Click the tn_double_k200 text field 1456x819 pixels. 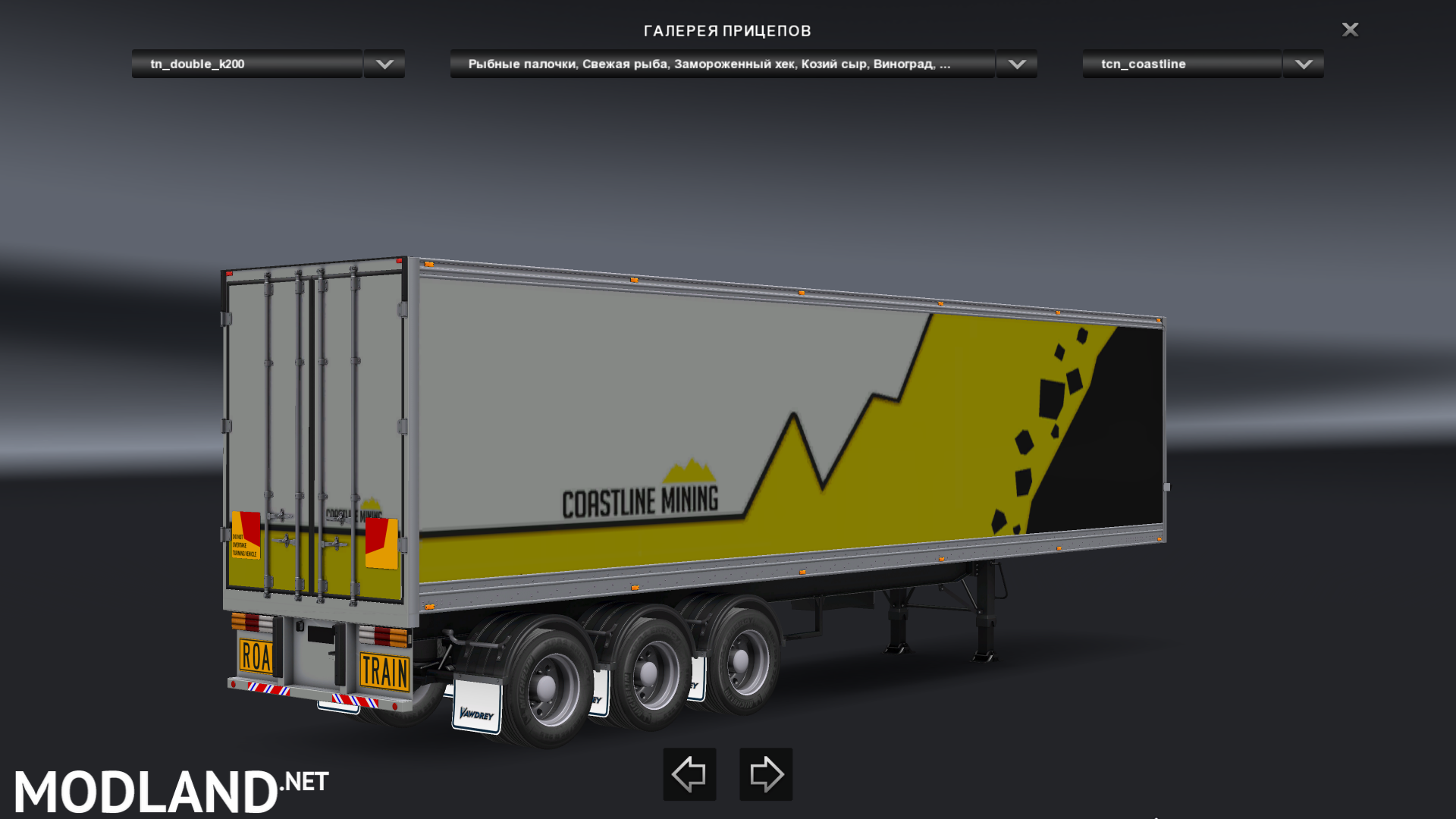[246, 64]
